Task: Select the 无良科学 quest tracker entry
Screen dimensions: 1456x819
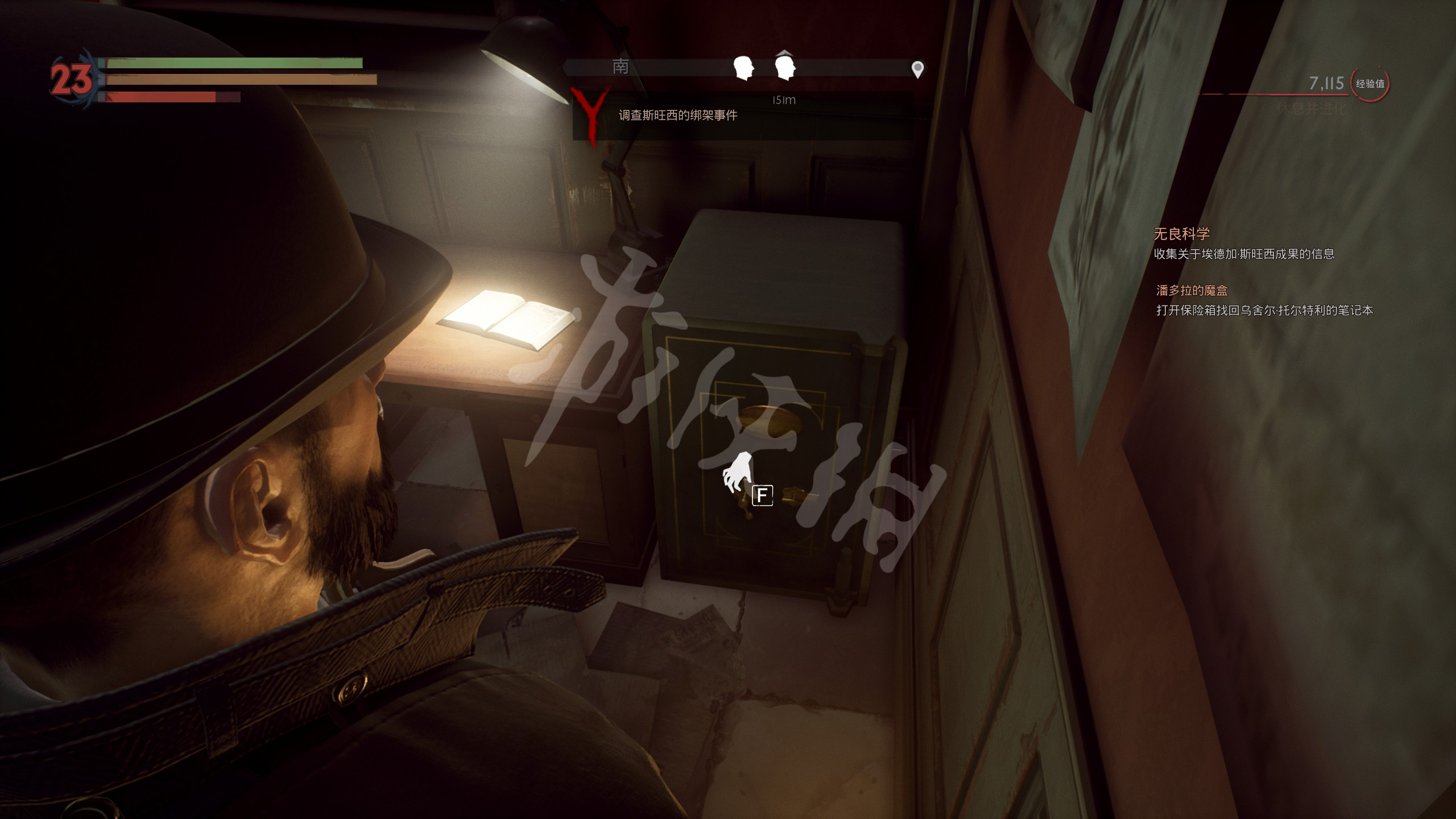Action: (x=1181, y=234)
